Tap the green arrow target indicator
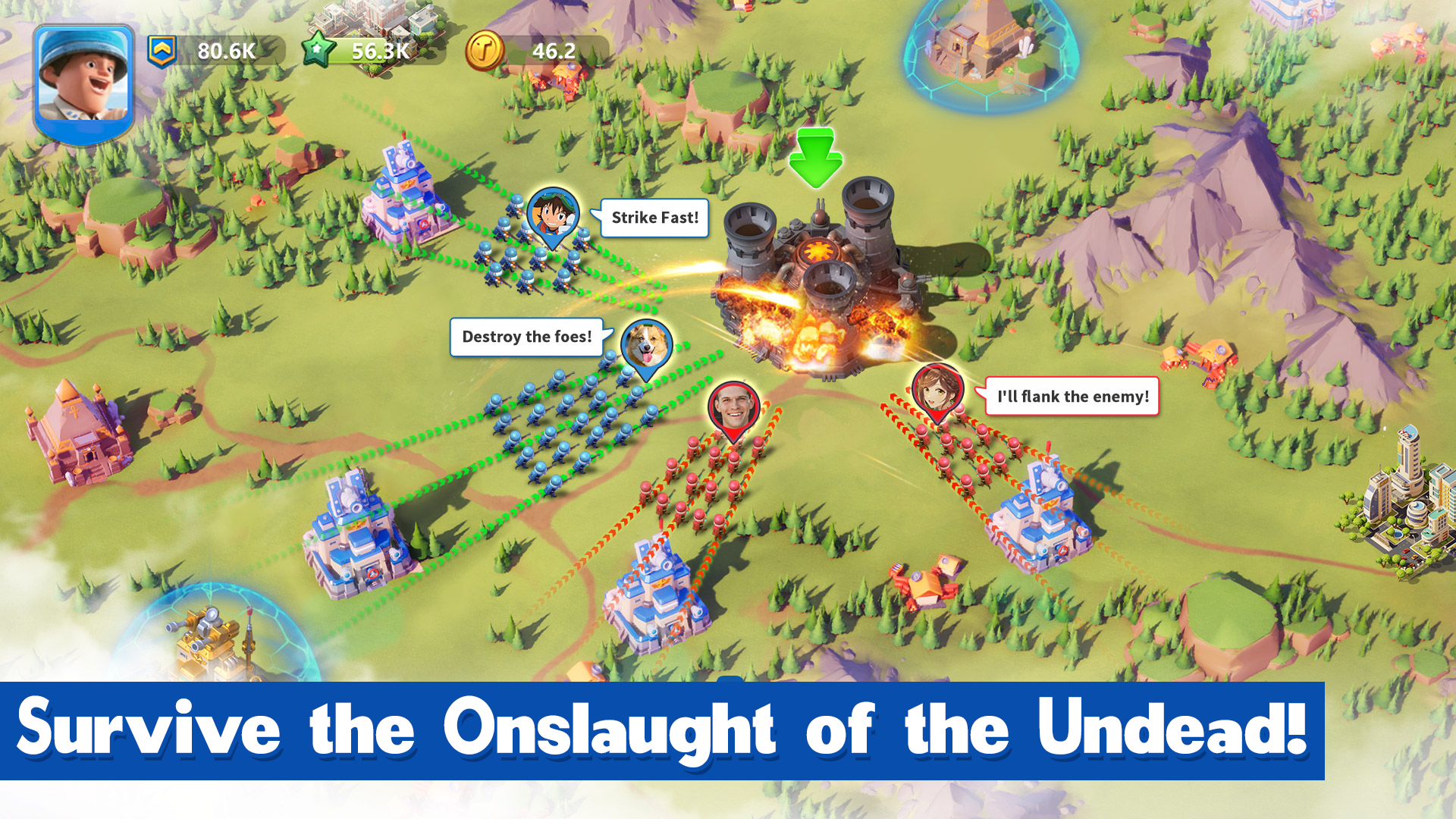This screenshot has width=1456, height=819. pos(815,158)
